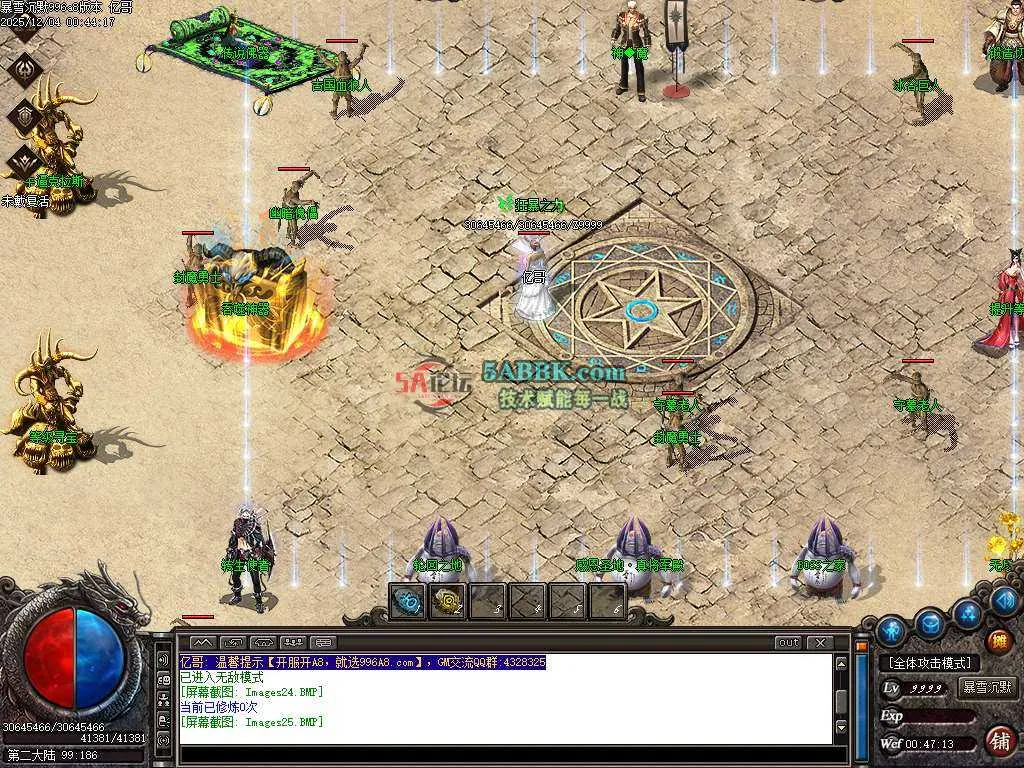Select the first chat channel tab above the log
The height and width of the screenshot is (768, 1024).
point(203,642)
